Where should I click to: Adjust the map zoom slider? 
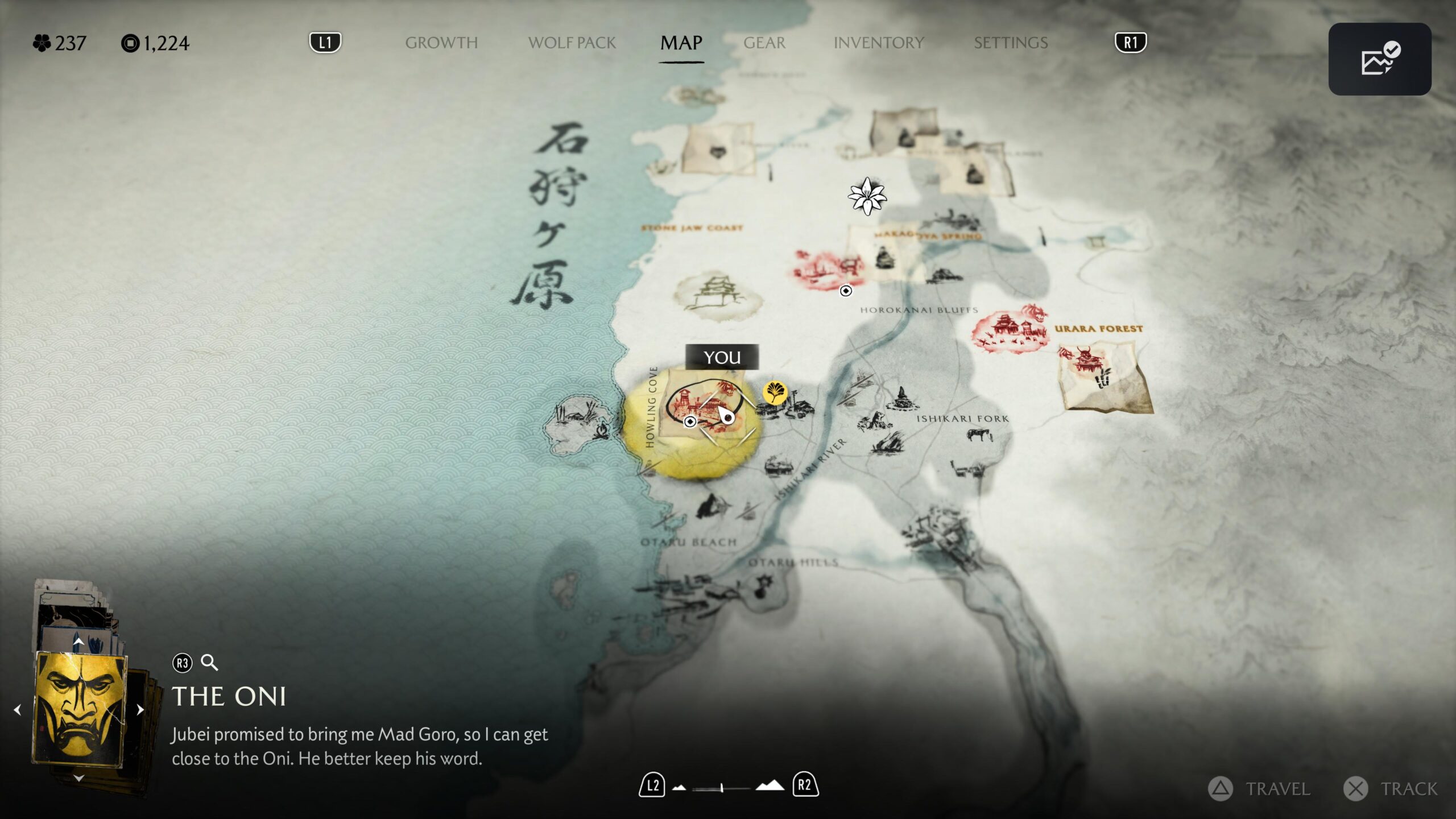click(721, 788)
